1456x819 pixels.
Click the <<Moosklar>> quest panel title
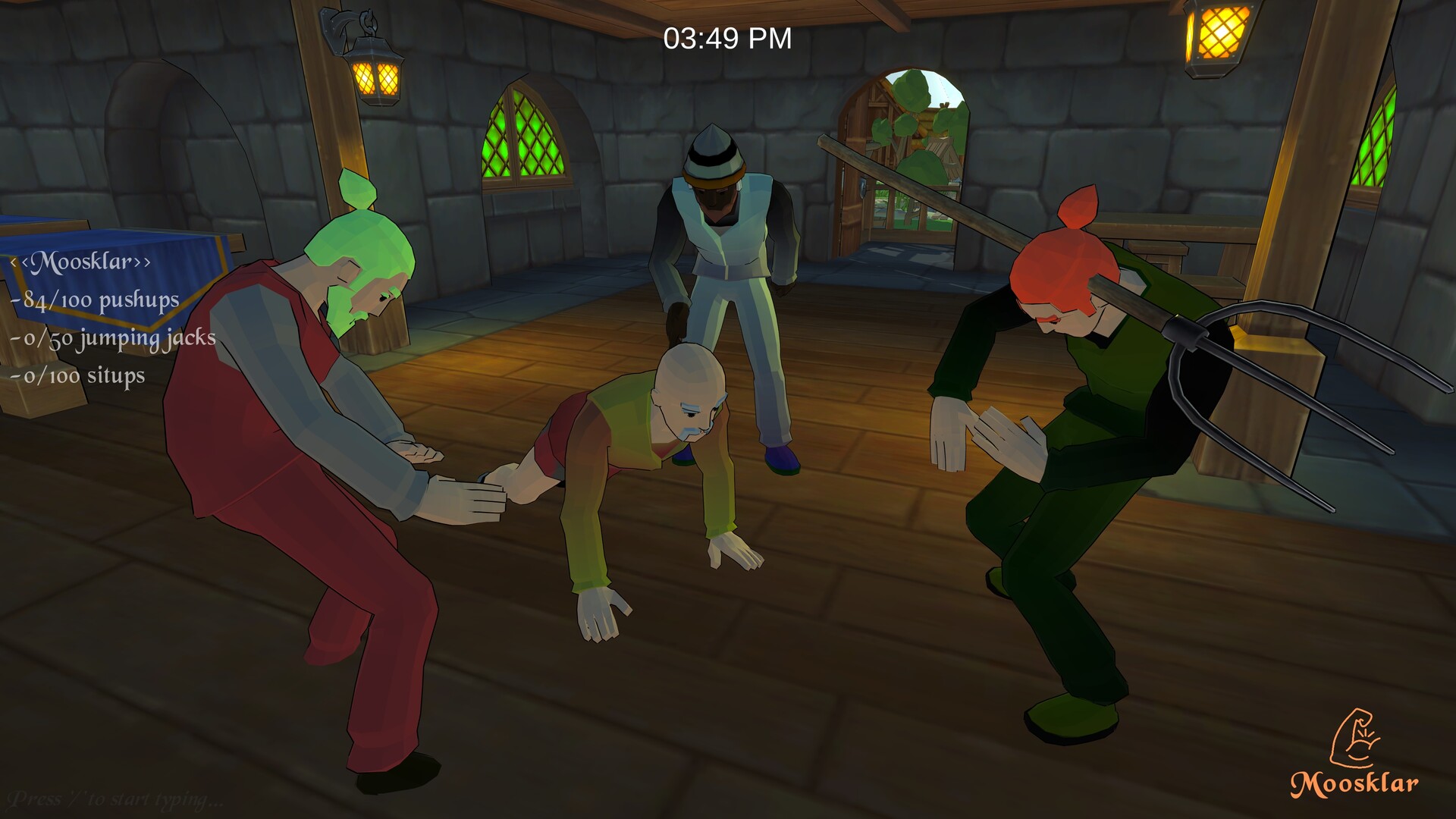83,263
